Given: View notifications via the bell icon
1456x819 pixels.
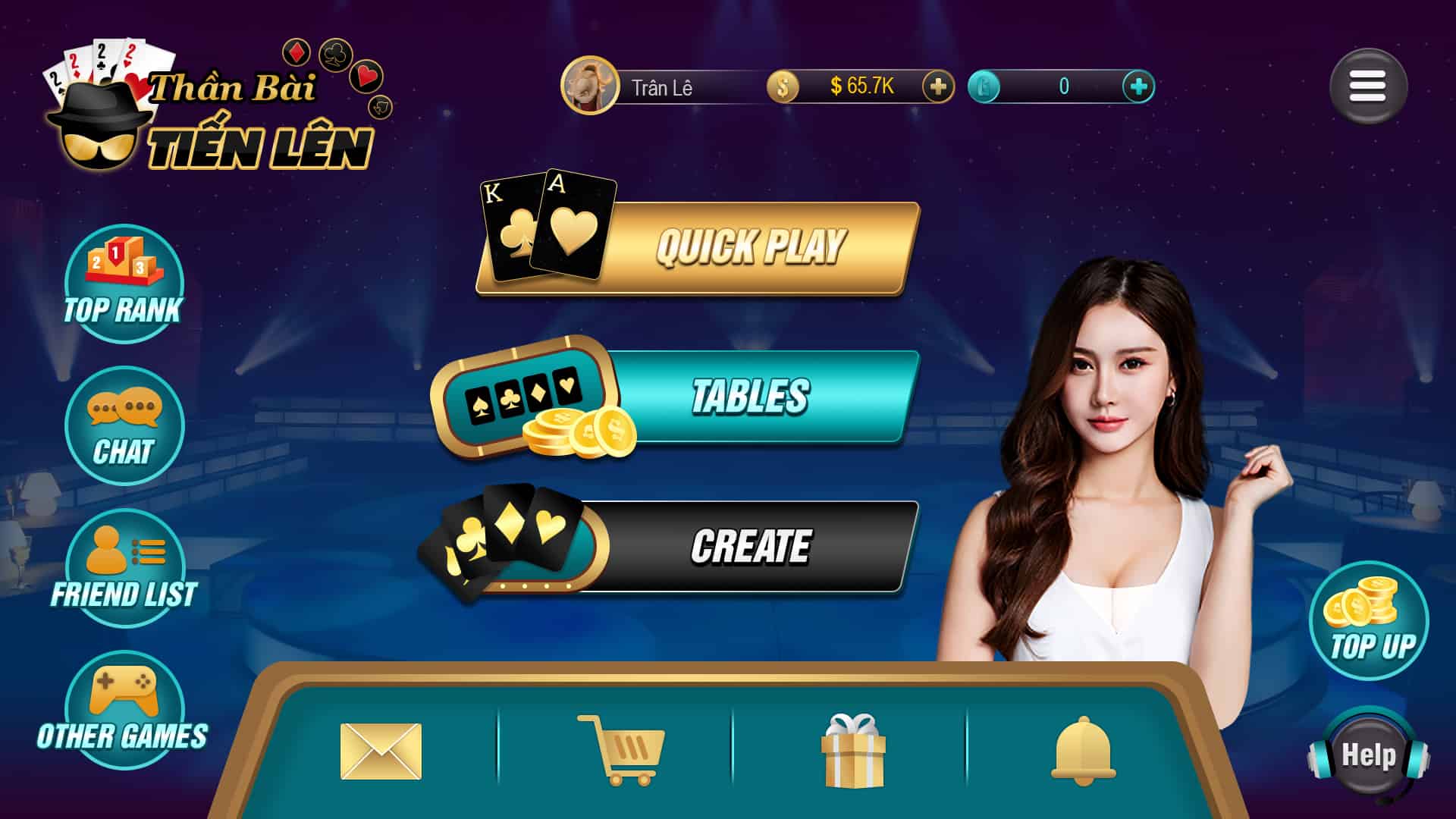Looking at the screenshot, I should pos(1083,749).
